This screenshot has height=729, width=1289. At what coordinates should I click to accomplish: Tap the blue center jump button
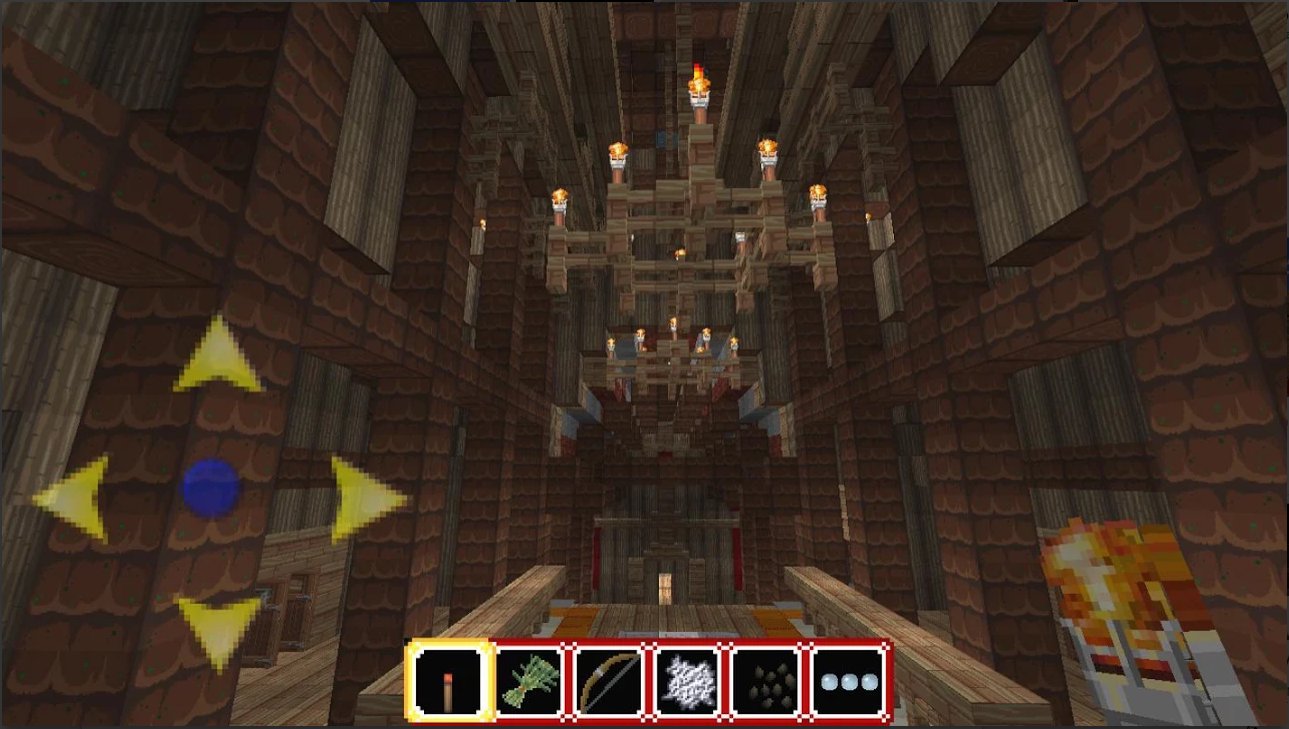212,490
